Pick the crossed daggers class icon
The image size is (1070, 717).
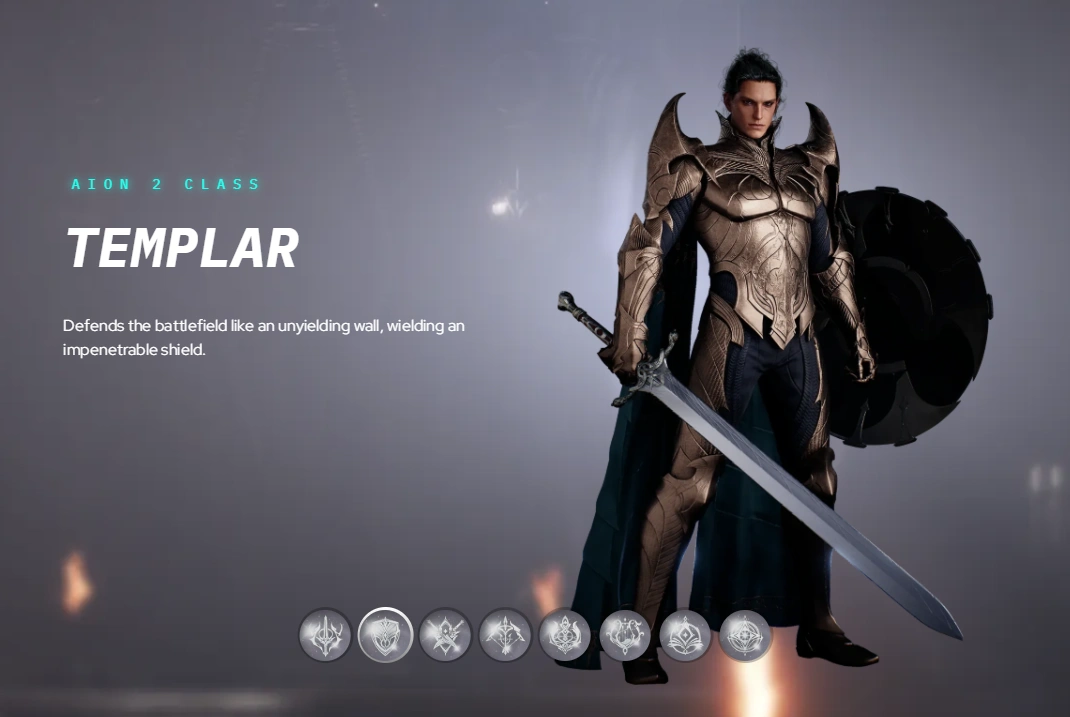(445, 635)
